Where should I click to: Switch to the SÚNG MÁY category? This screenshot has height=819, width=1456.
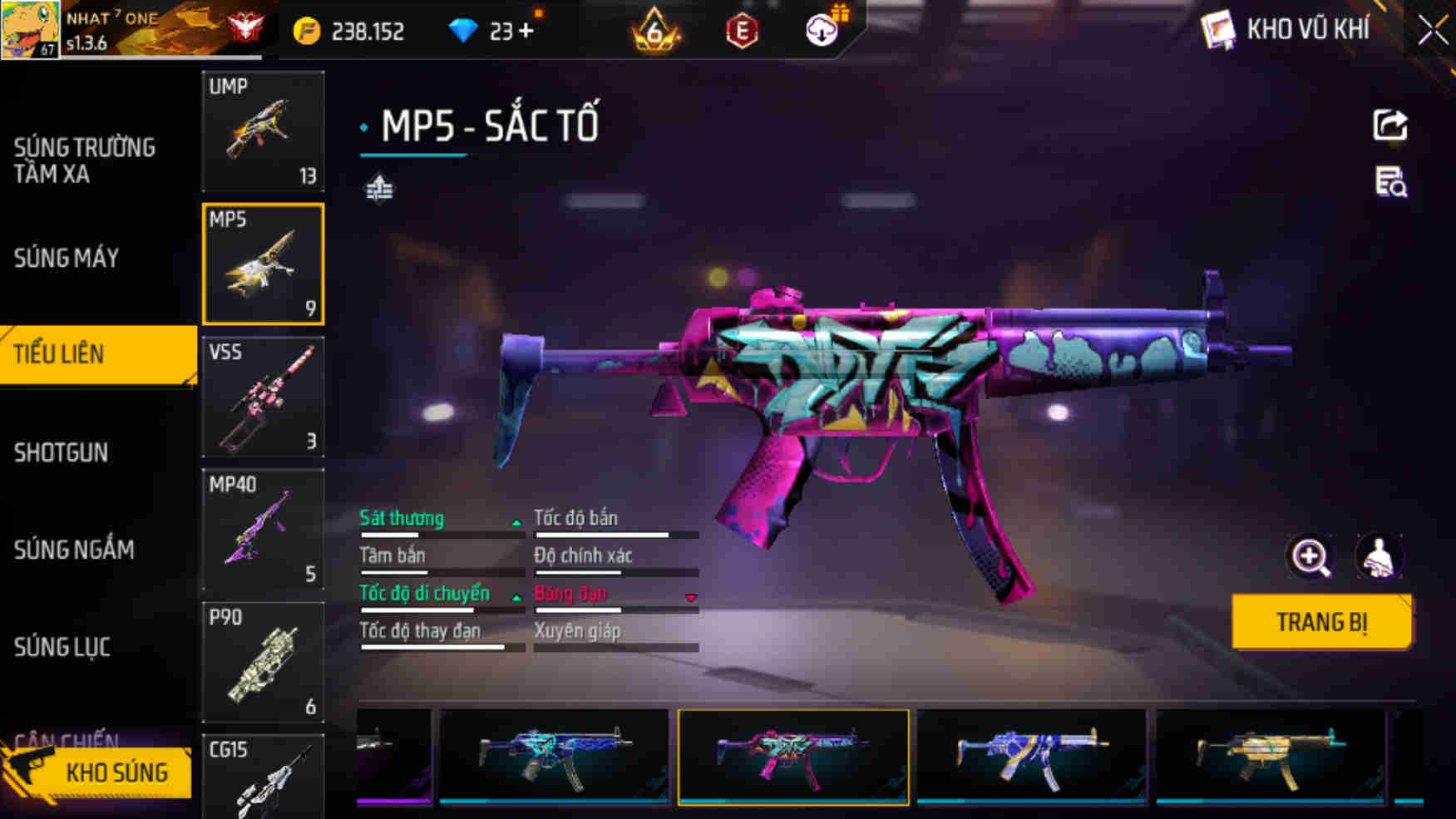(67, 259)
